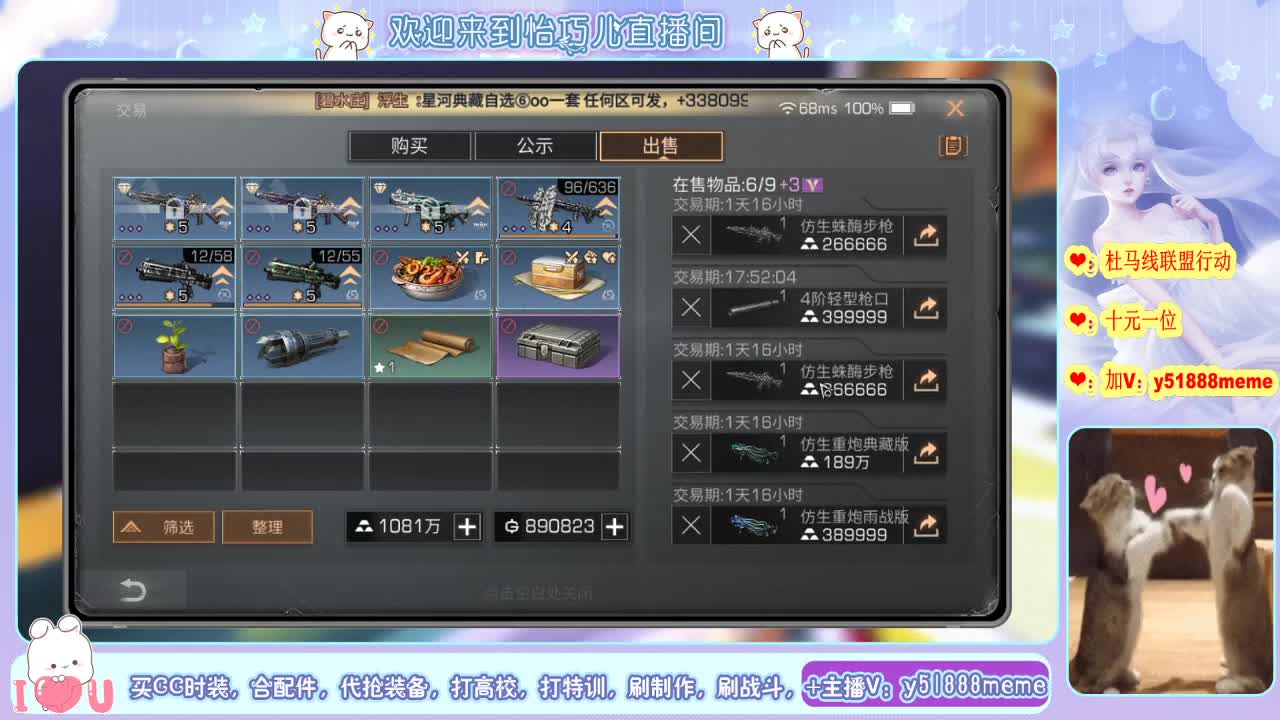Click the share icon for 4阶转型枪口 listing

coord(925,307)
